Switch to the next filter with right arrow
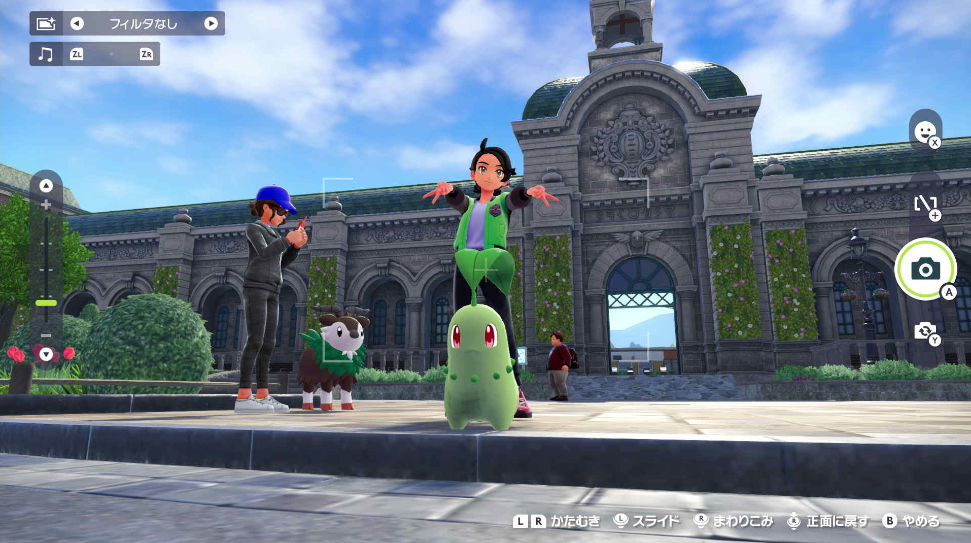The width and height of the screenshot is (971, 543). click(x=211, y=23)
